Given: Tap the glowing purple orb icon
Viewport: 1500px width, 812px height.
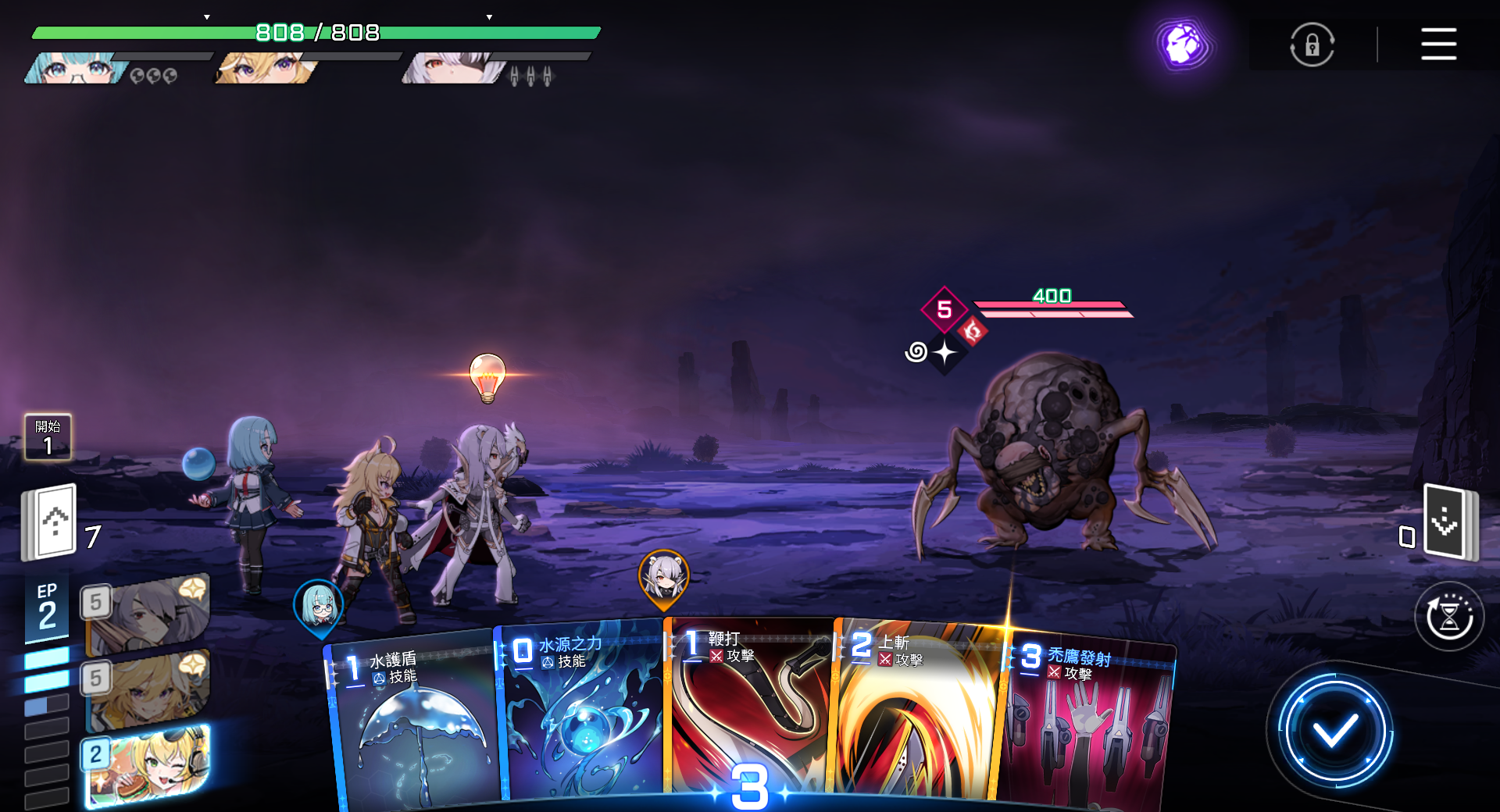Looking at the screenshot, I should tap(1184, 44).
